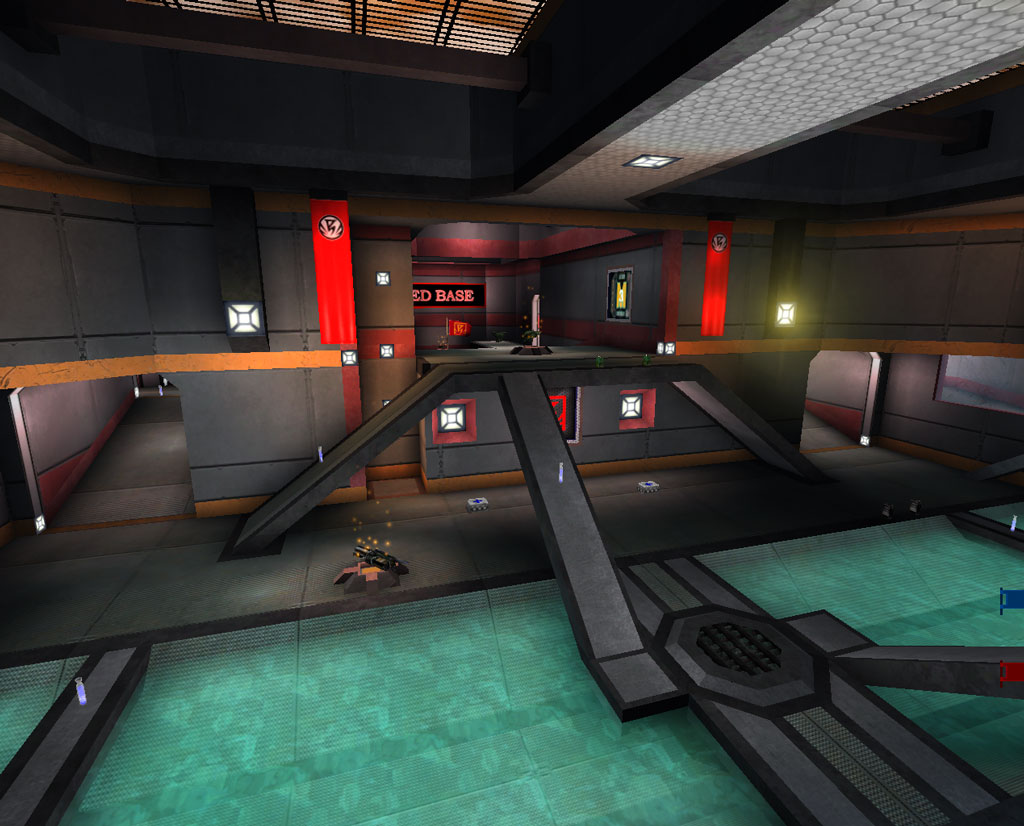Click the red team flag HUD icon
This screenshot has width=1024, height=826.
point(1012,671)
